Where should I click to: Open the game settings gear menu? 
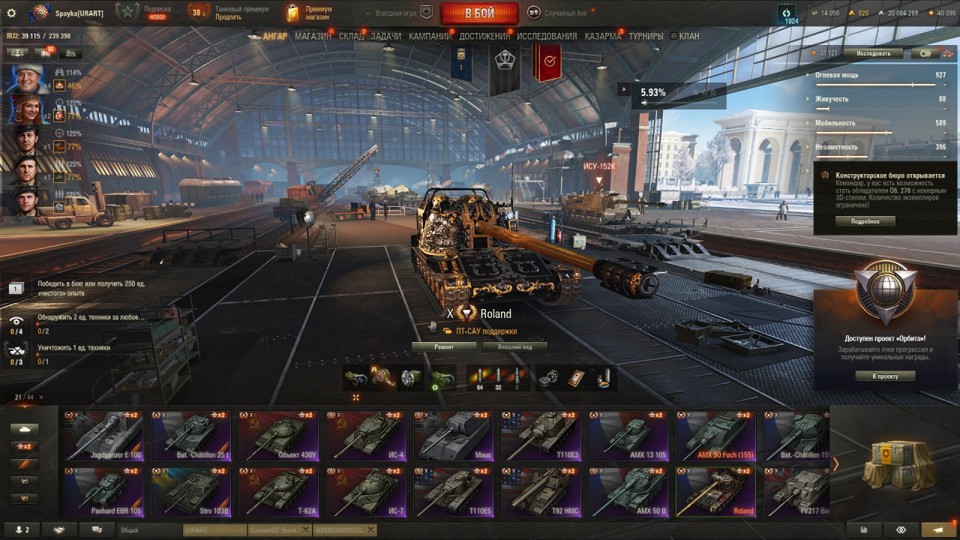click(11, 13)
